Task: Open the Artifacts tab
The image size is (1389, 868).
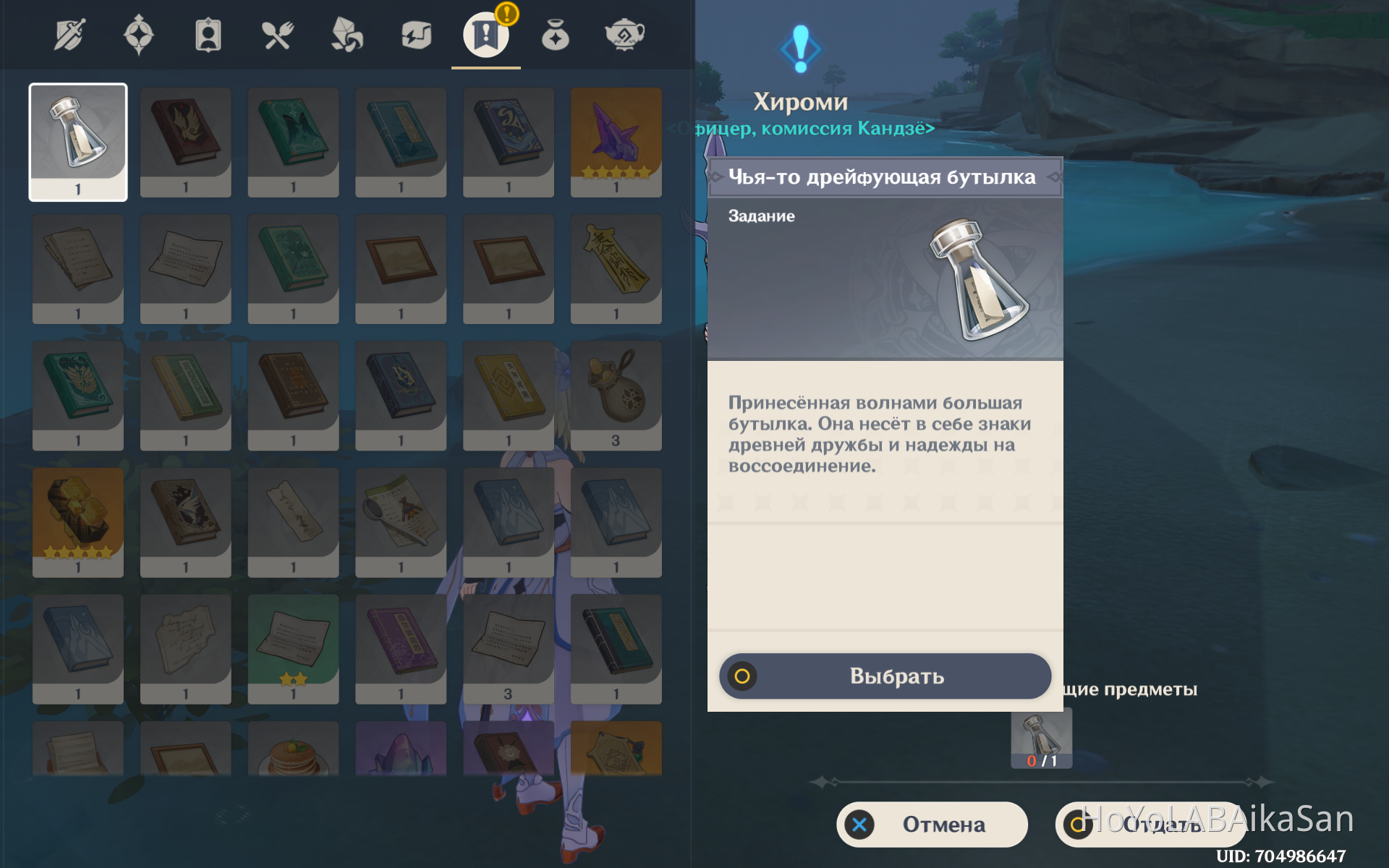Action: [x=139, y=35]
